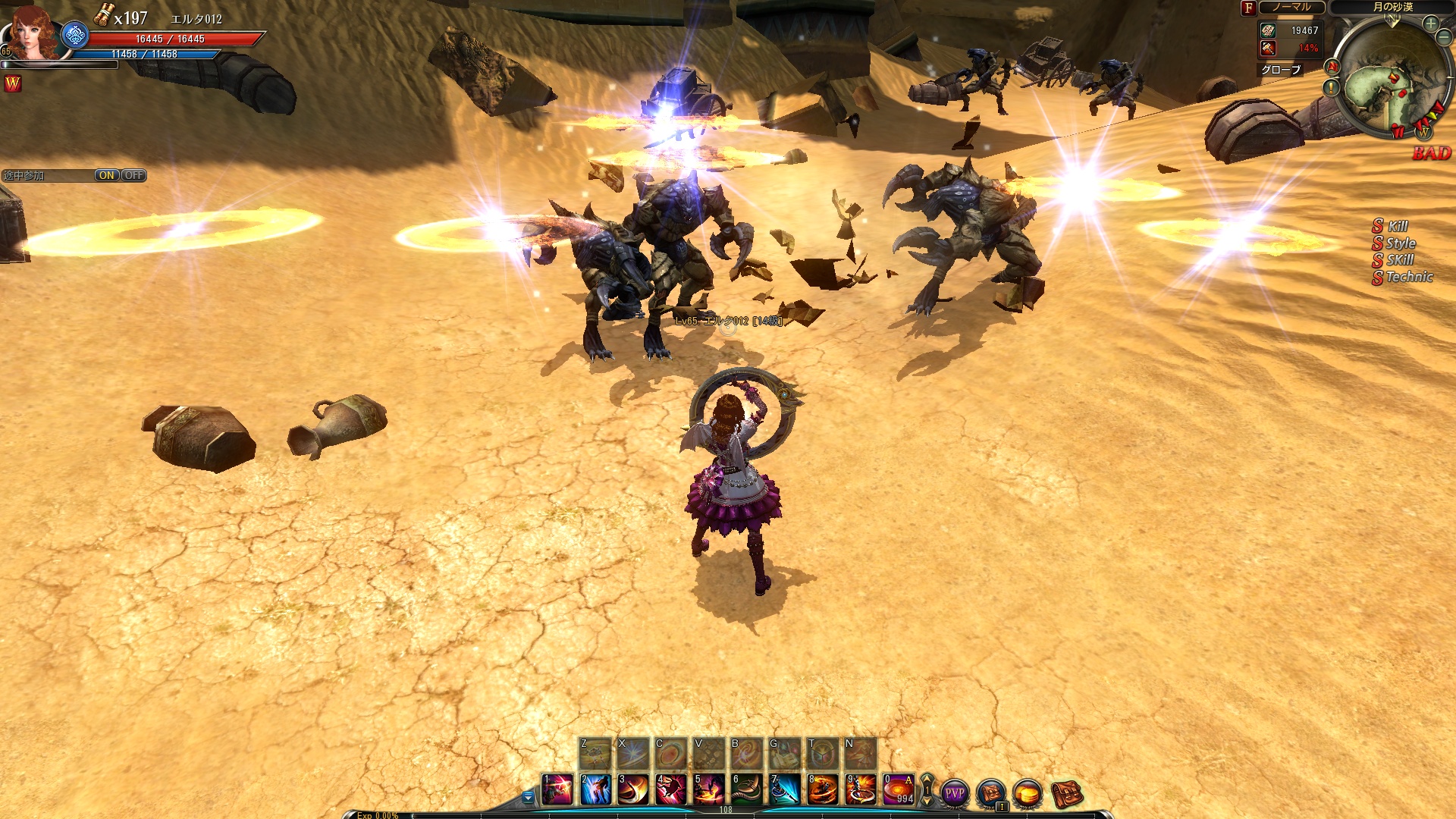
Task: Activate the blue flash skill in slot 2
Action: (x=595, y=789)
